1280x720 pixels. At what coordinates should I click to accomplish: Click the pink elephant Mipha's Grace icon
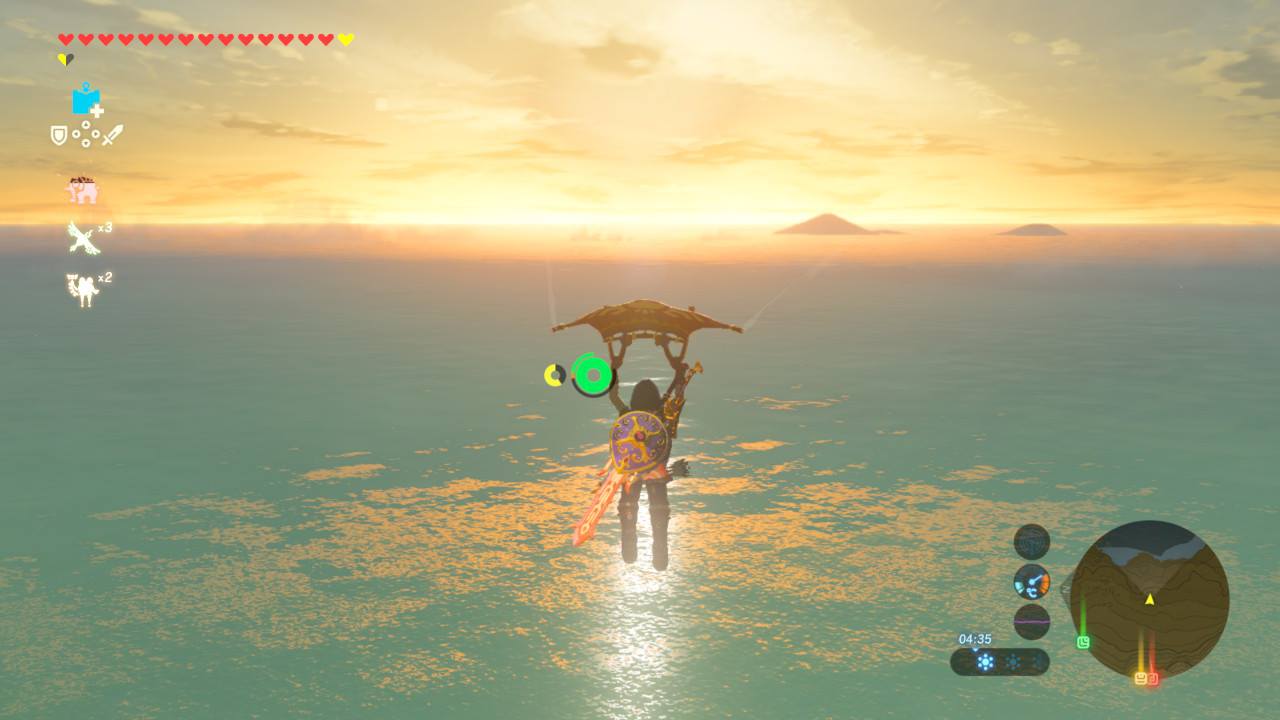pos(82,189)
